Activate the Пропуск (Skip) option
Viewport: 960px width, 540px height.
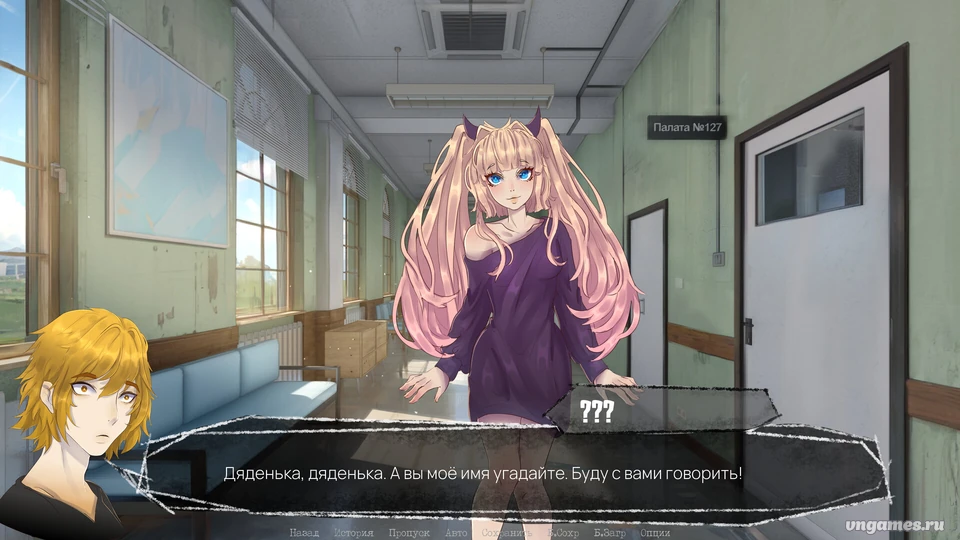pyautogui.click(x=409, y=533)
